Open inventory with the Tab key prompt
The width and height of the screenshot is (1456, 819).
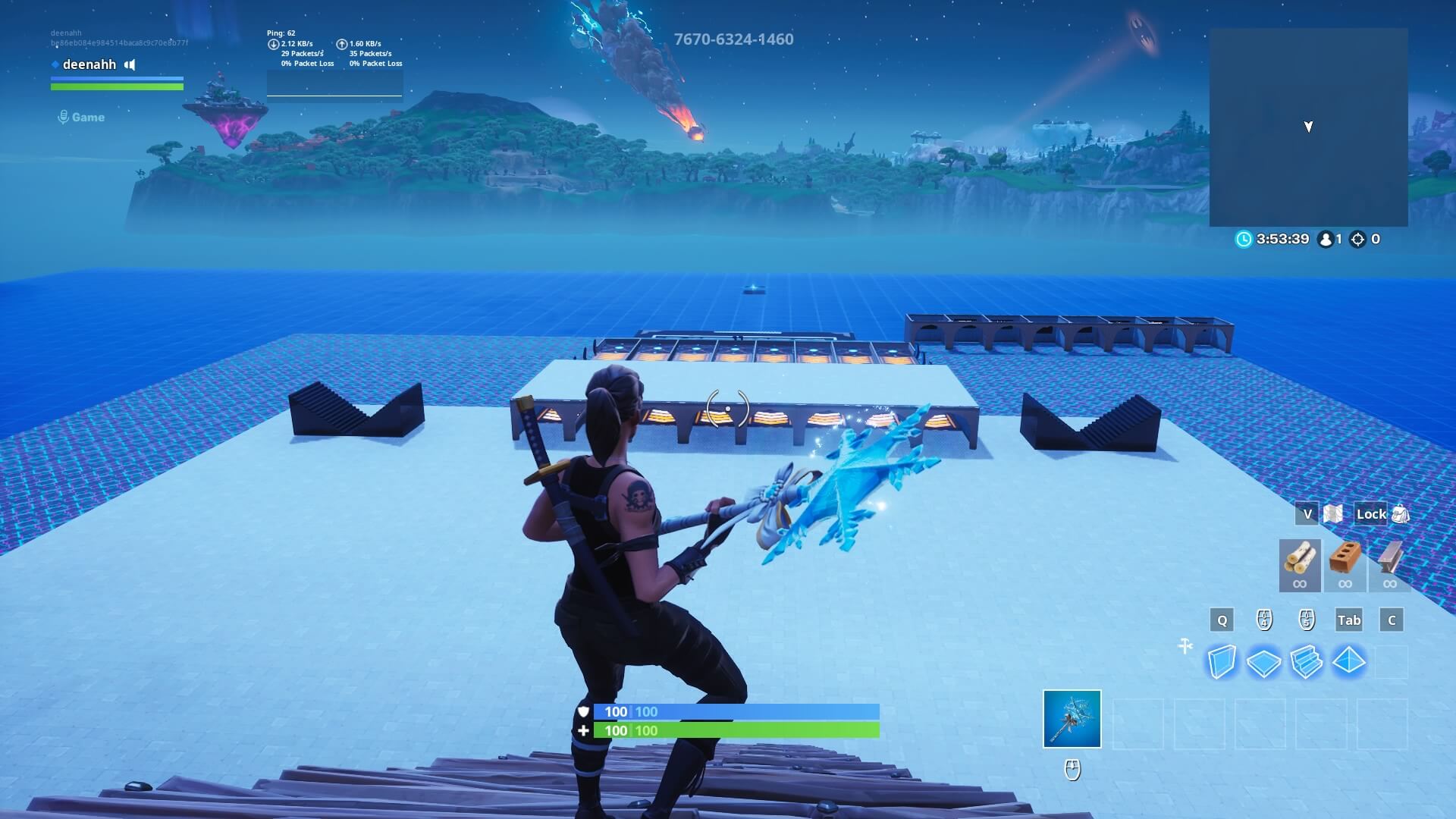tap(1348, 620)
